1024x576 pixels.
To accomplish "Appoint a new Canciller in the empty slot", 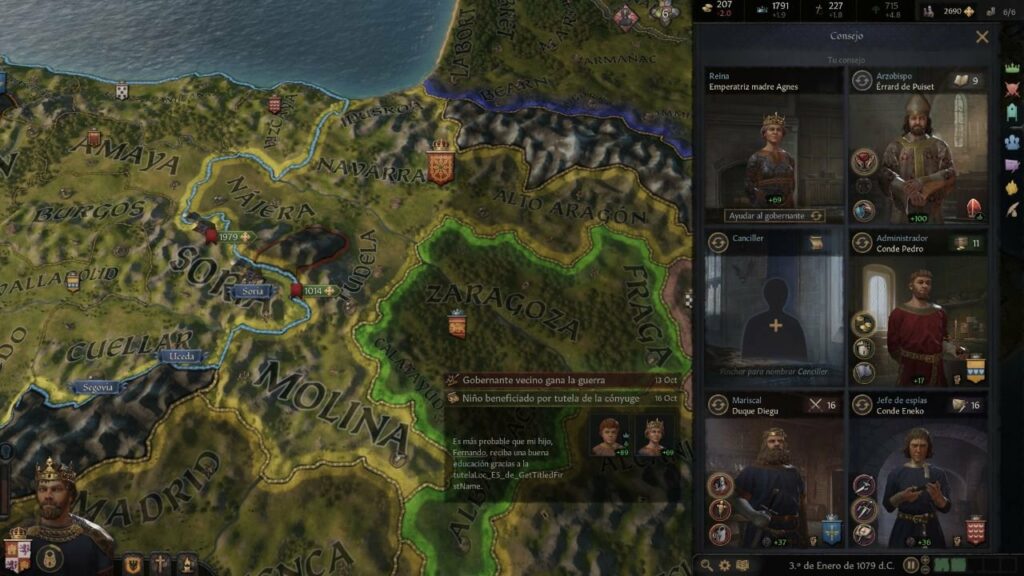I will (775, 326).
